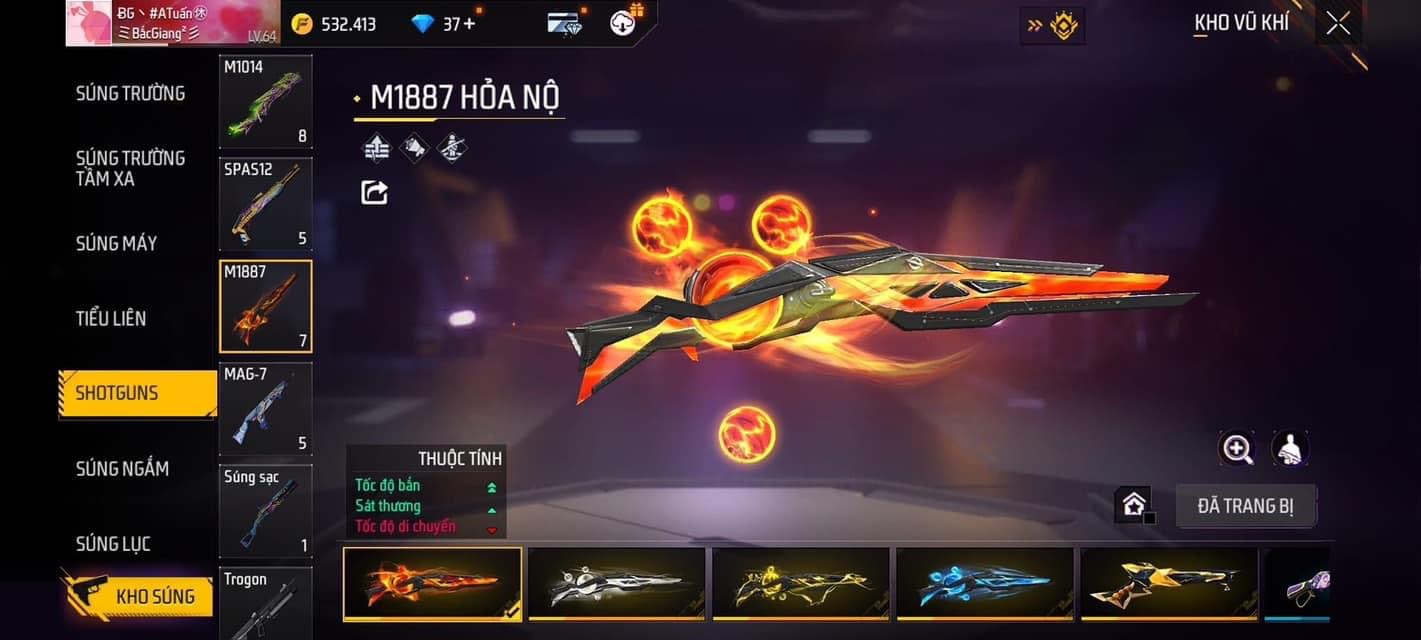
Task: Zoom in with the magnifier icon
Action: pyautogui.click(x=1237, y=449)
